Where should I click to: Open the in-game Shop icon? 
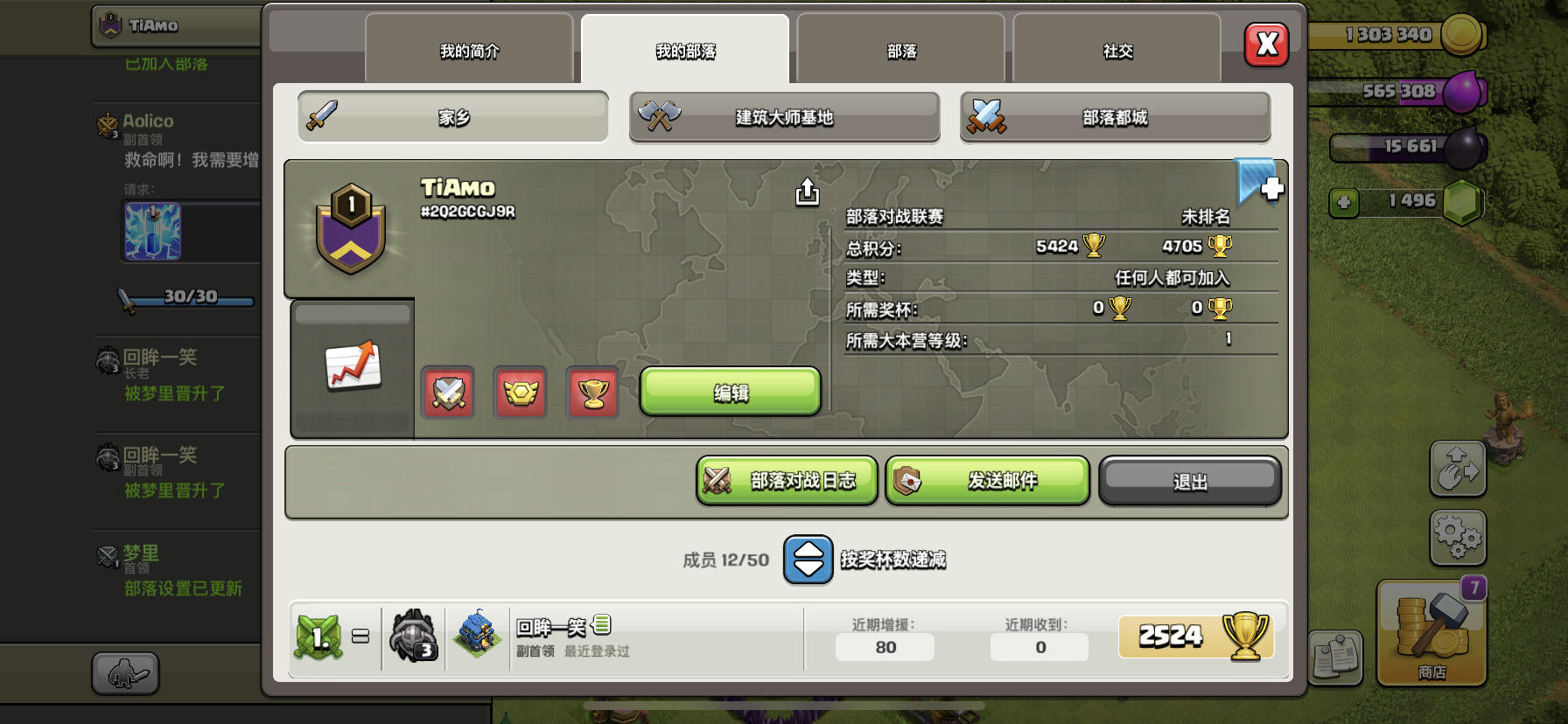coord(1430,634)
